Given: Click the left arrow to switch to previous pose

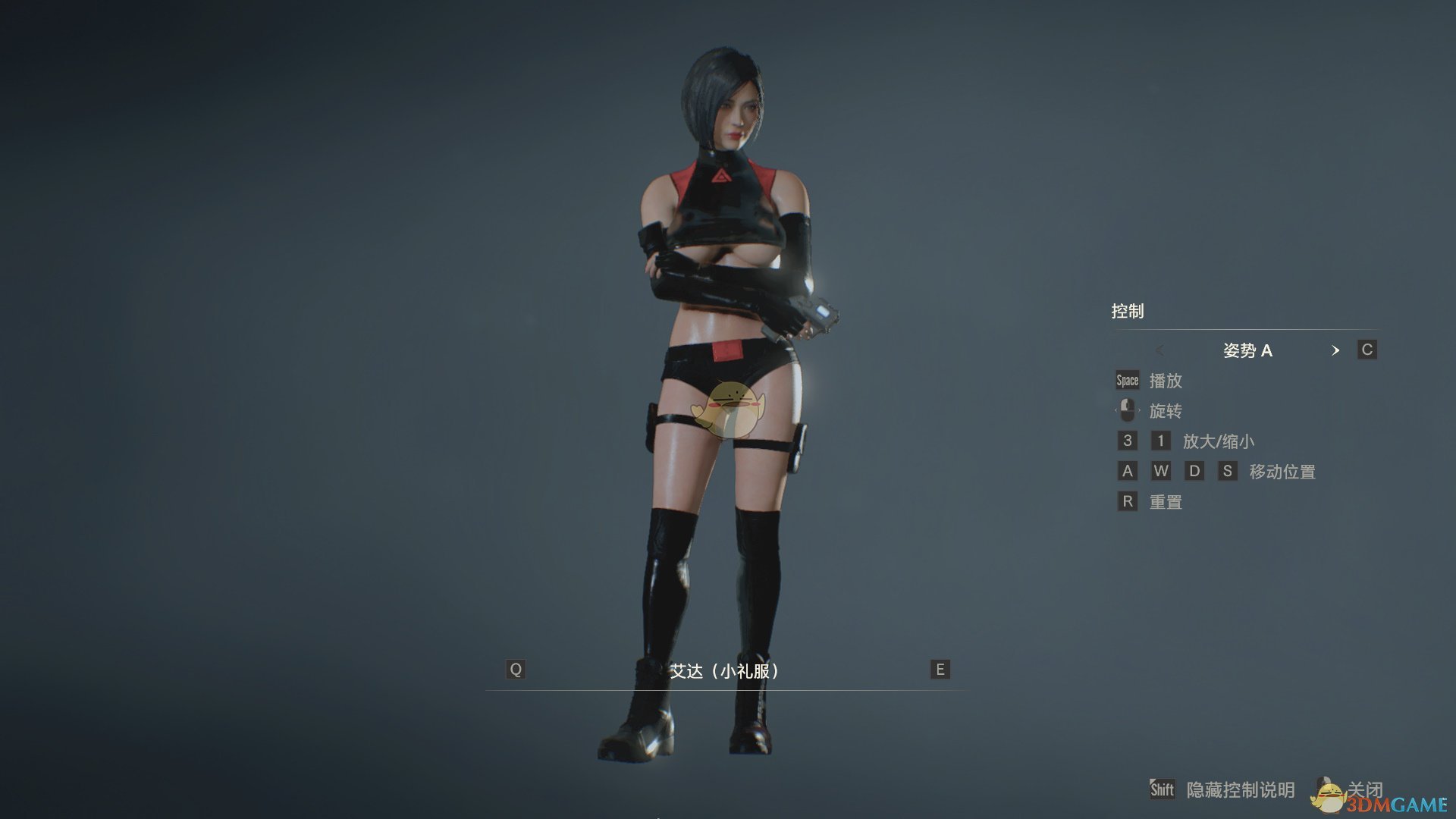Looking at the screenshot, I should click(x=1160, y=350).
